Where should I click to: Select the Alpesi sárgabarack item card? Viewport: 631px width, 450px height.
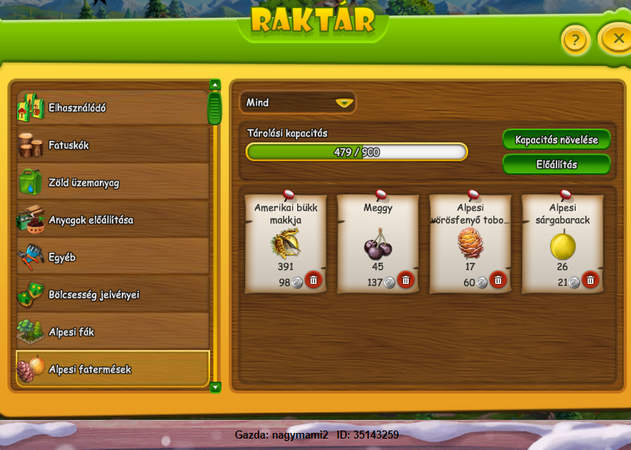[x=563, y=240]
